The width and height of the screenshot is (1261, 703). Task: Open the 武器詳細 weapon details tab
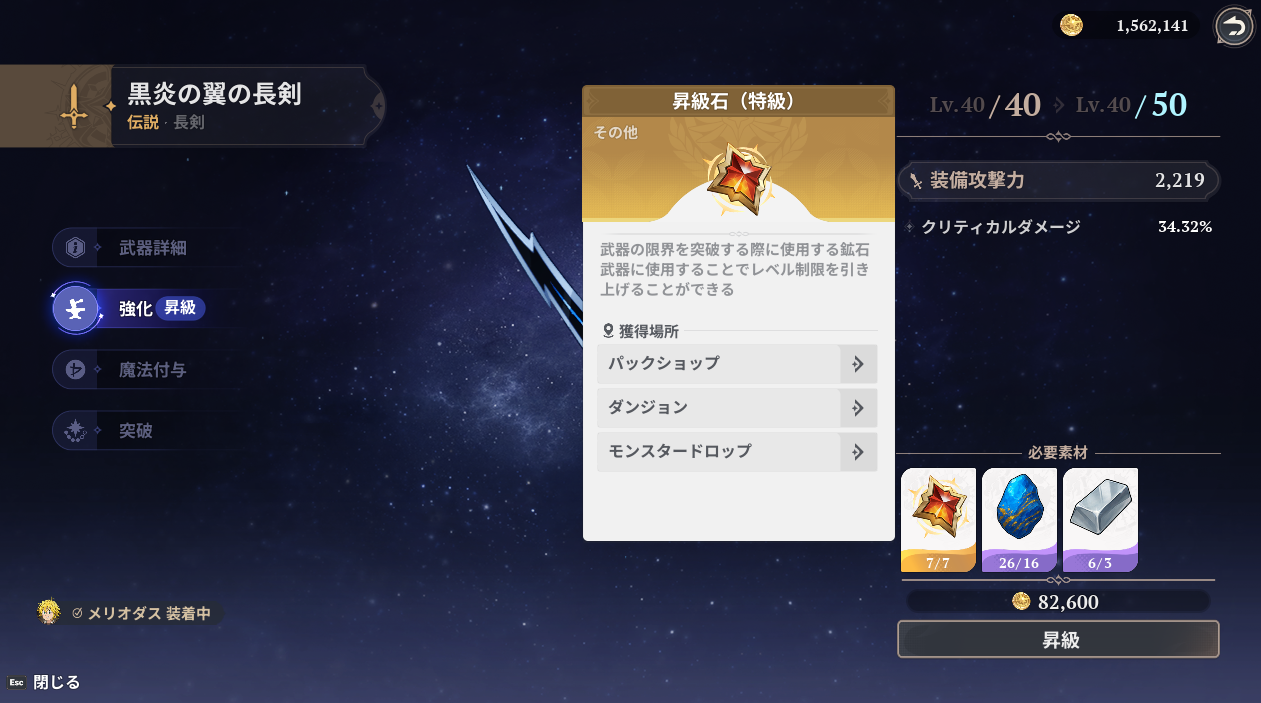[150, 248]
